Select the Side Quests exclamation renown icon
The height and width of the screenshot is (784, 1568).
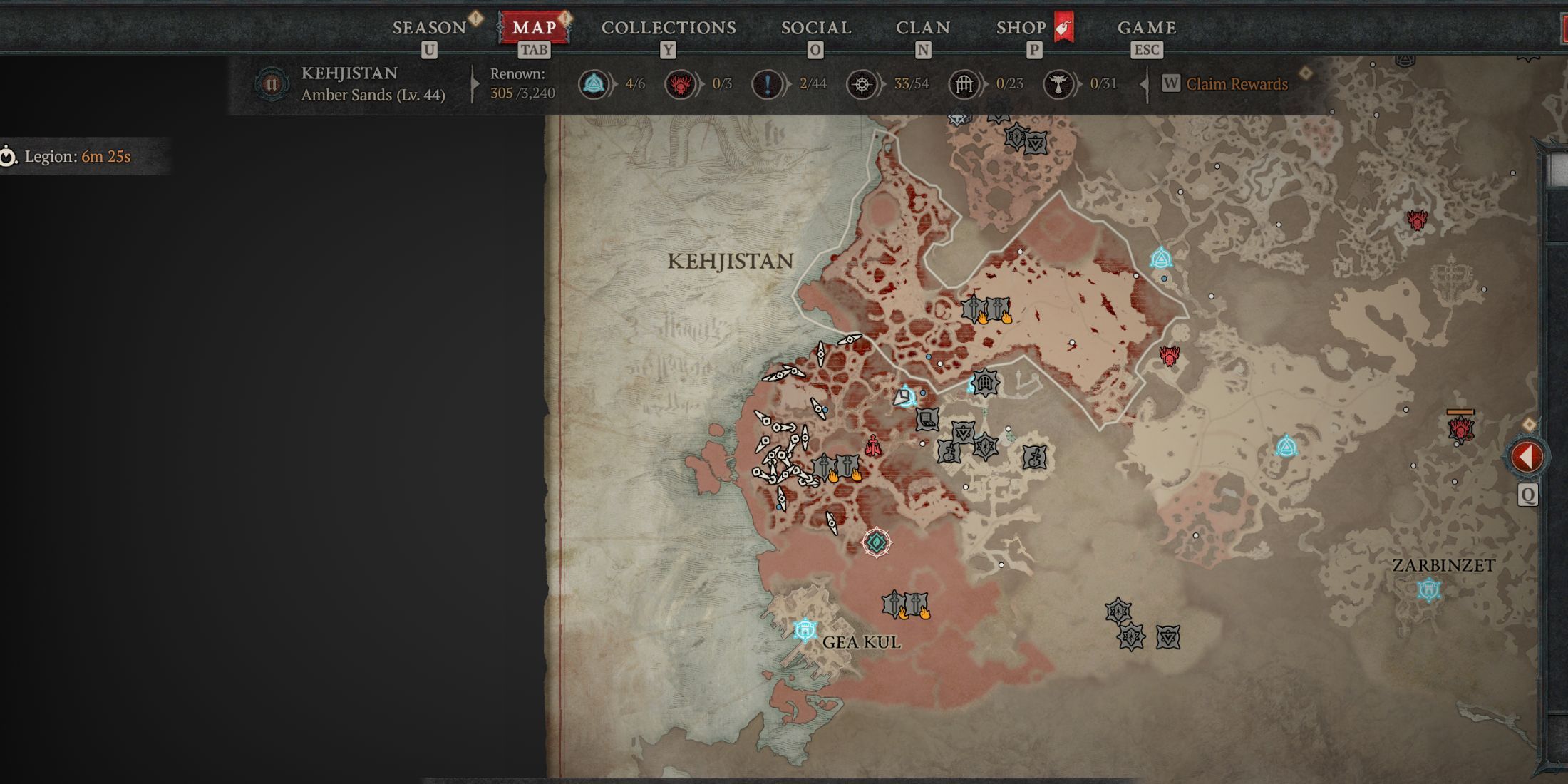[768, 83]
